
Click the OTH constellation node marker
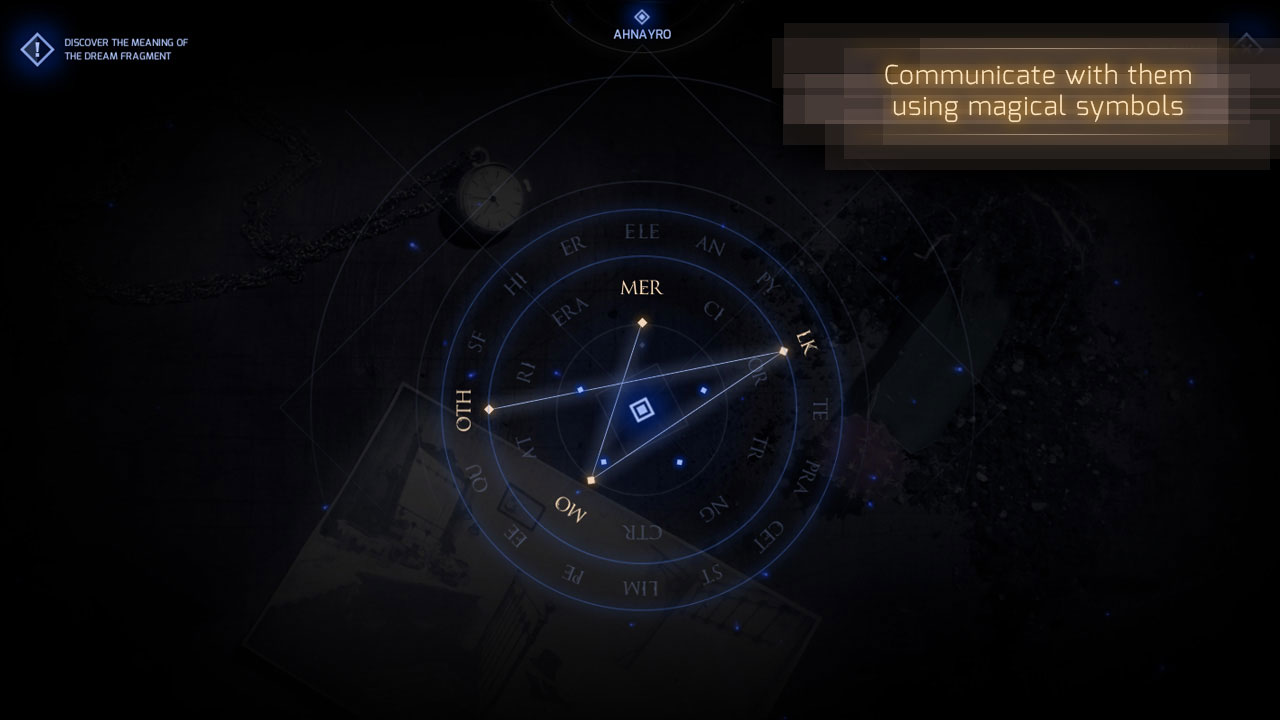click(x=489, y=408)
